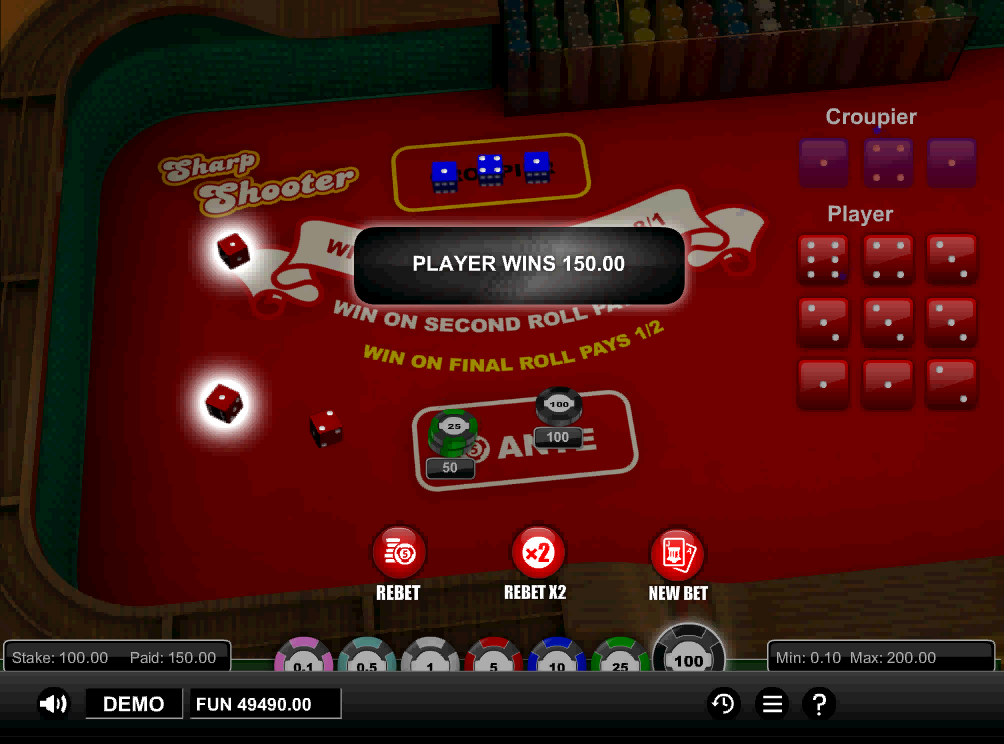Select the 0.1 chip
This screenshot has height=744, width=1004.
pyautogui.click(x=303, y=657)
